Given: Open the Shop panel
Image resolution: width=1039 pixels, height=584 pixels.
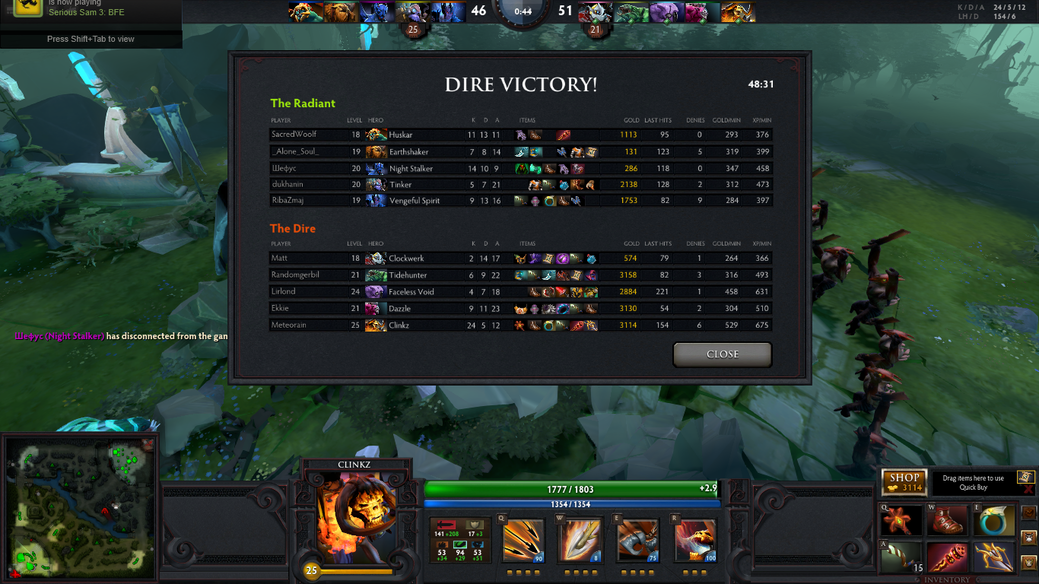Looking at the screenshot, I should [x=903, y=482].
